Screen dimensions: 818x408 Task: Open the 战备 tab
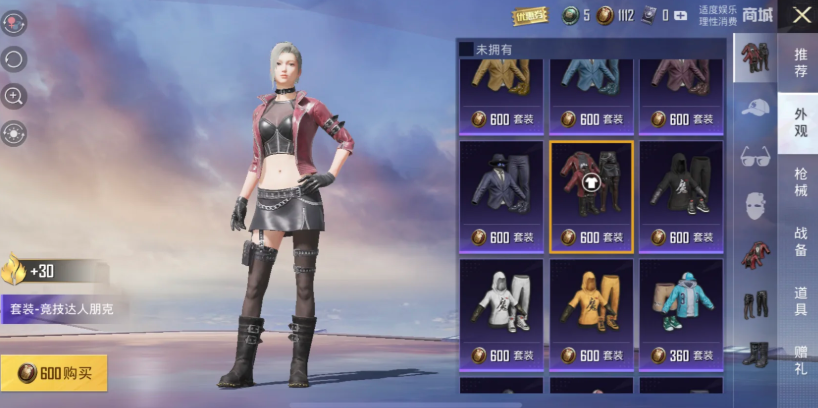click(x=800, y=241)
